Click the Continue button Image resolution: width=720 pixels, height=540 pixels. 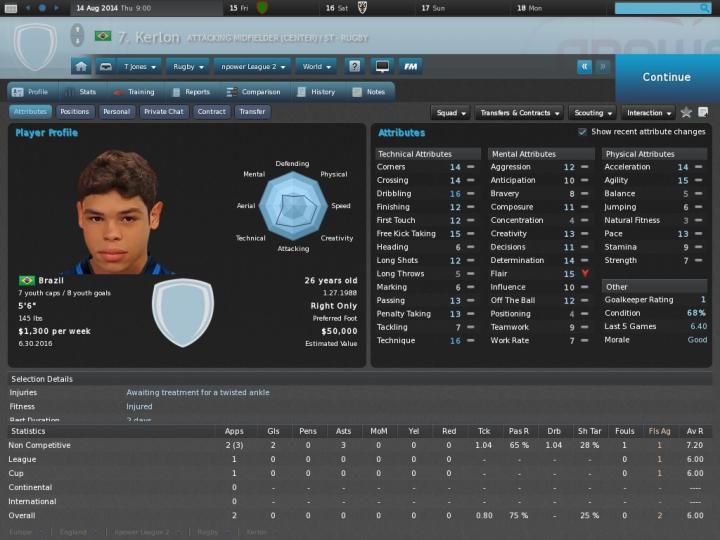click(x=666, y=77)
